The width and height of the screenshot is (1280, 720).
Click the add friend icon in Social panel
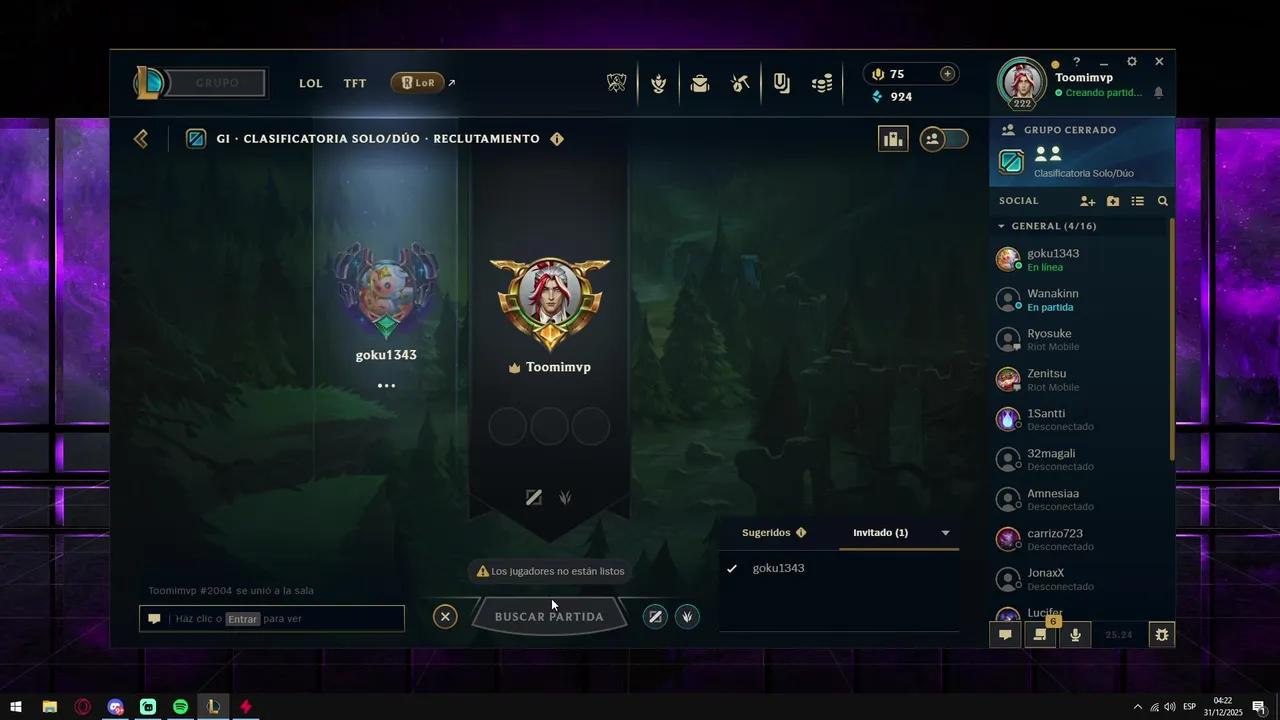point(1088,201)
